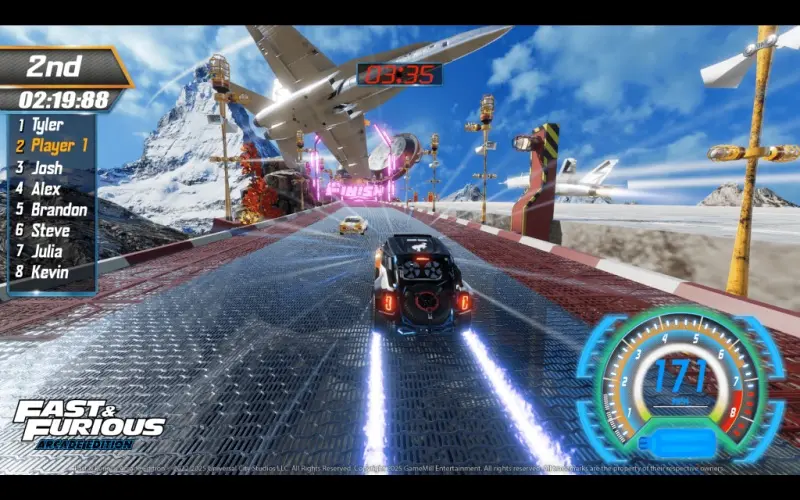The height and width of the screenshot is (500, 800).
Task: Choose Julia in the race standings
Action: [47, 251]
